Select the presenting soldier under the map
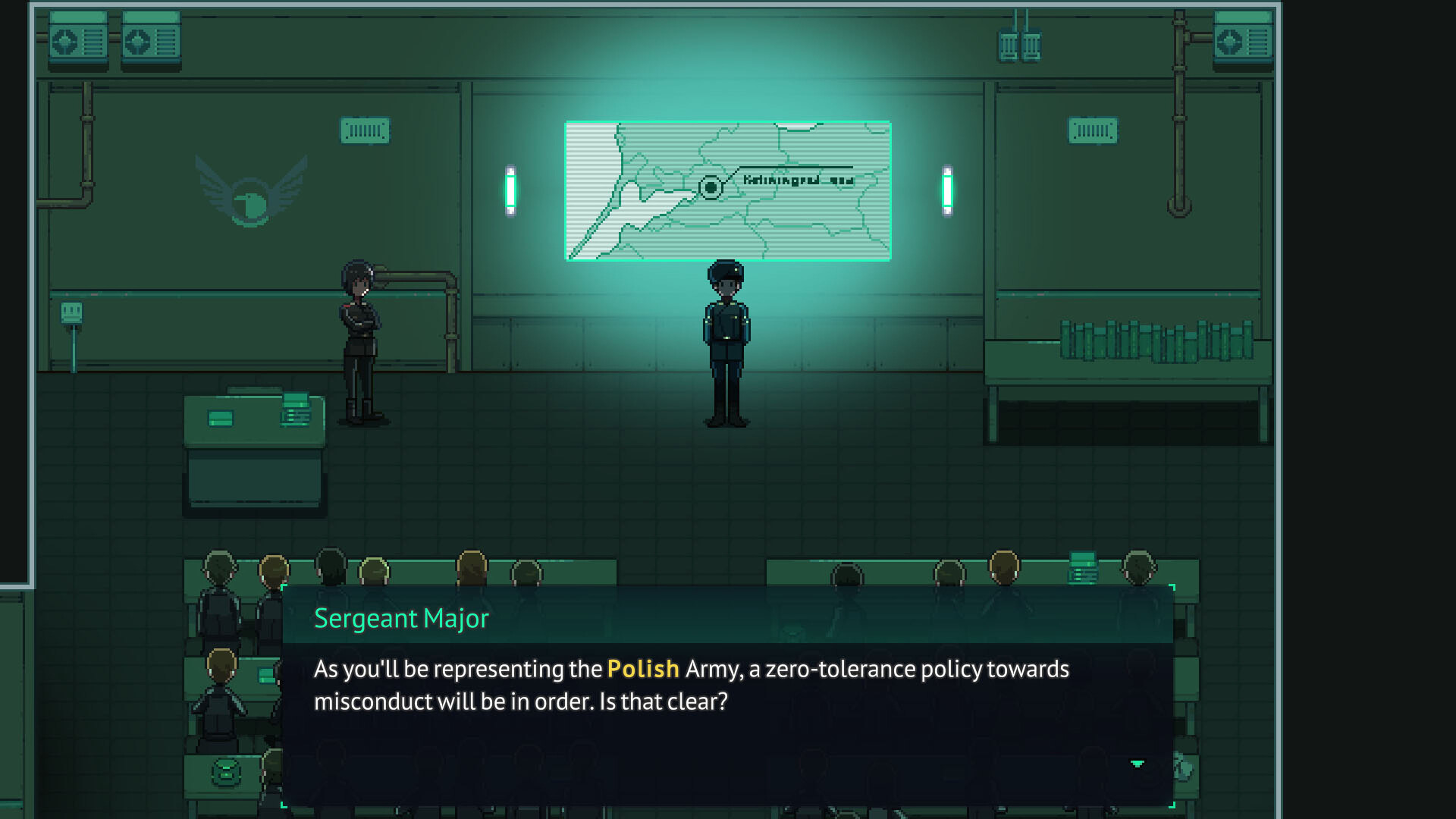Viewport: 1456px width, 819px height. [726, 334]
